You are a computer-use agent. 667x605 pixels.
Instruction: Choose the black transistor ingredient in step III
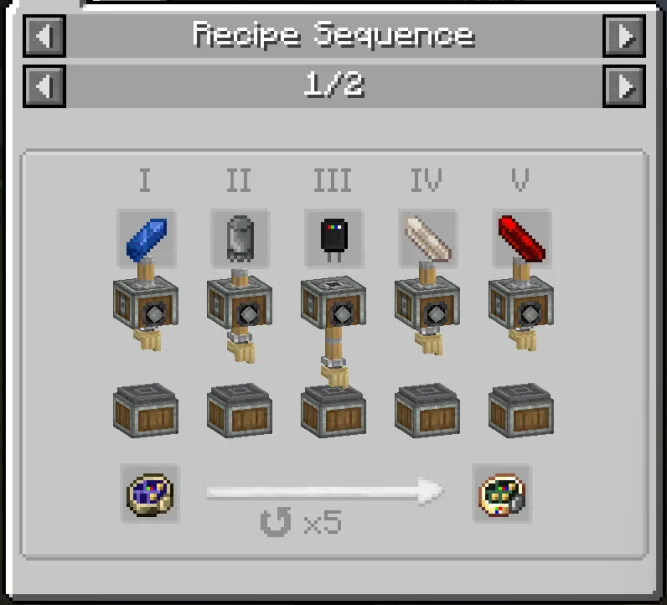coord(334,238)
